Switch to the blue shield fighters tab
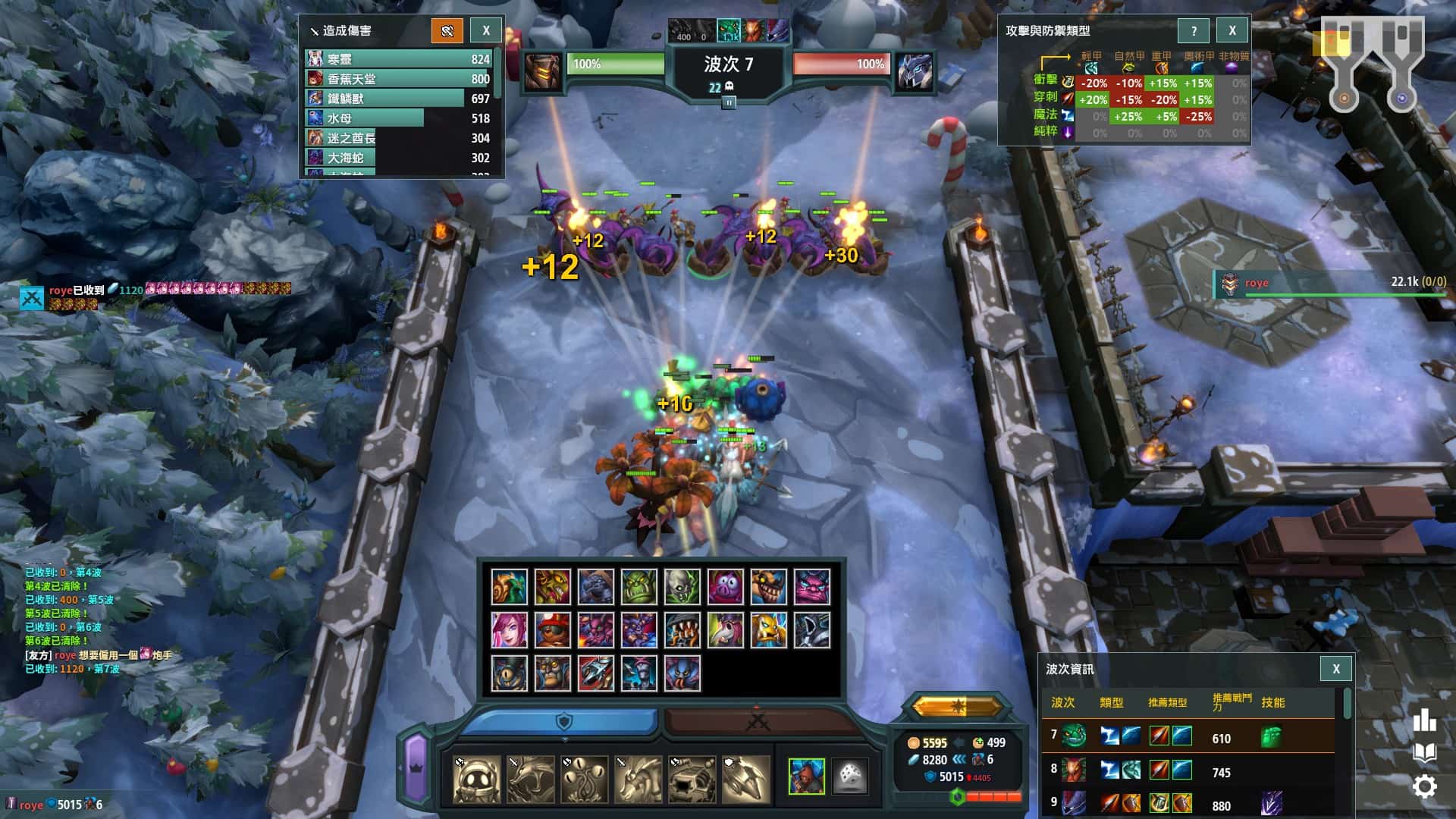The width and height of the screenshot is (1456, 819). pos(563,720)
